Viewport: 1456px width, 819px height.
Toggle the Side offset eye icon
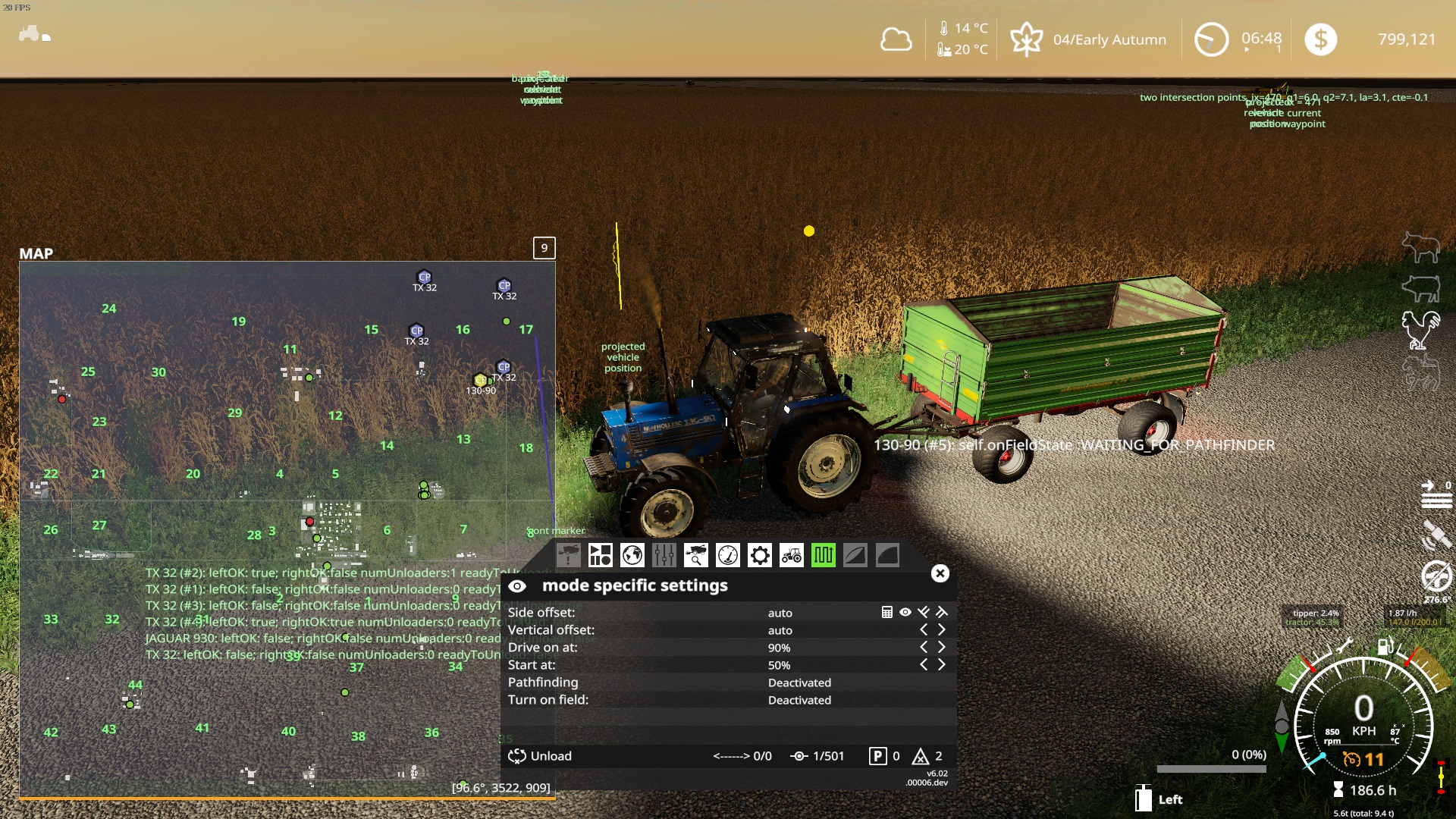pos(905,612)
